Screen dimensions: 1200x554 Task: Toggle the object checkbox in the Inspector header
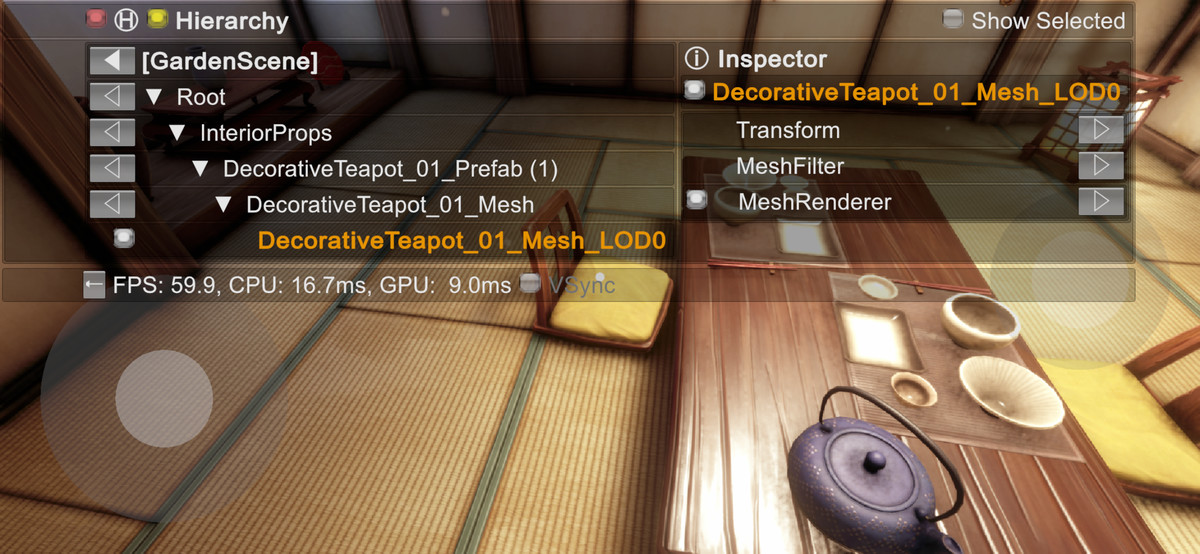coord(695,92)
